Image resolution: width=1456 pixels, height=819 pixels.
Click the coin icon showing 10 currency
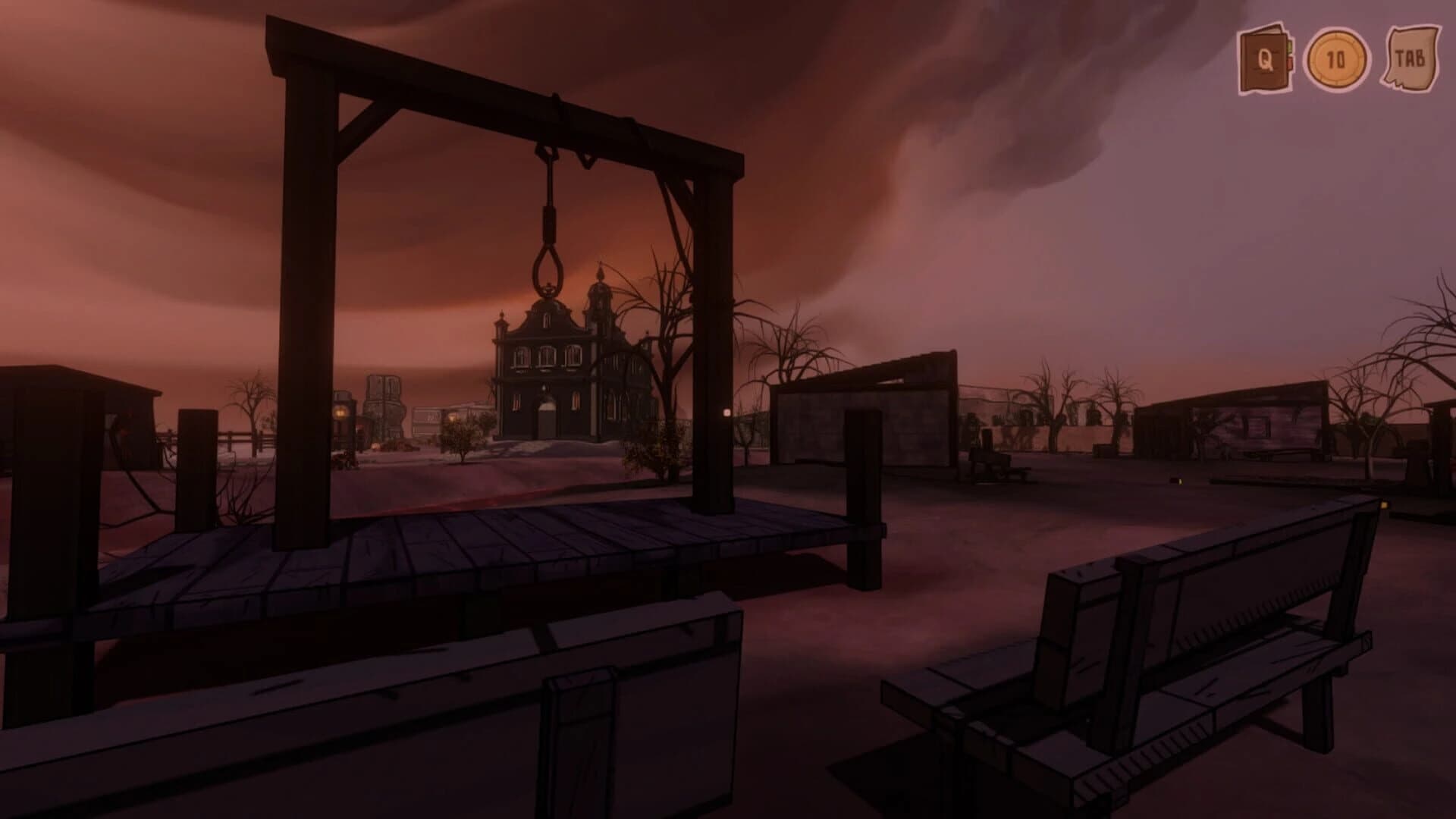1337,57
